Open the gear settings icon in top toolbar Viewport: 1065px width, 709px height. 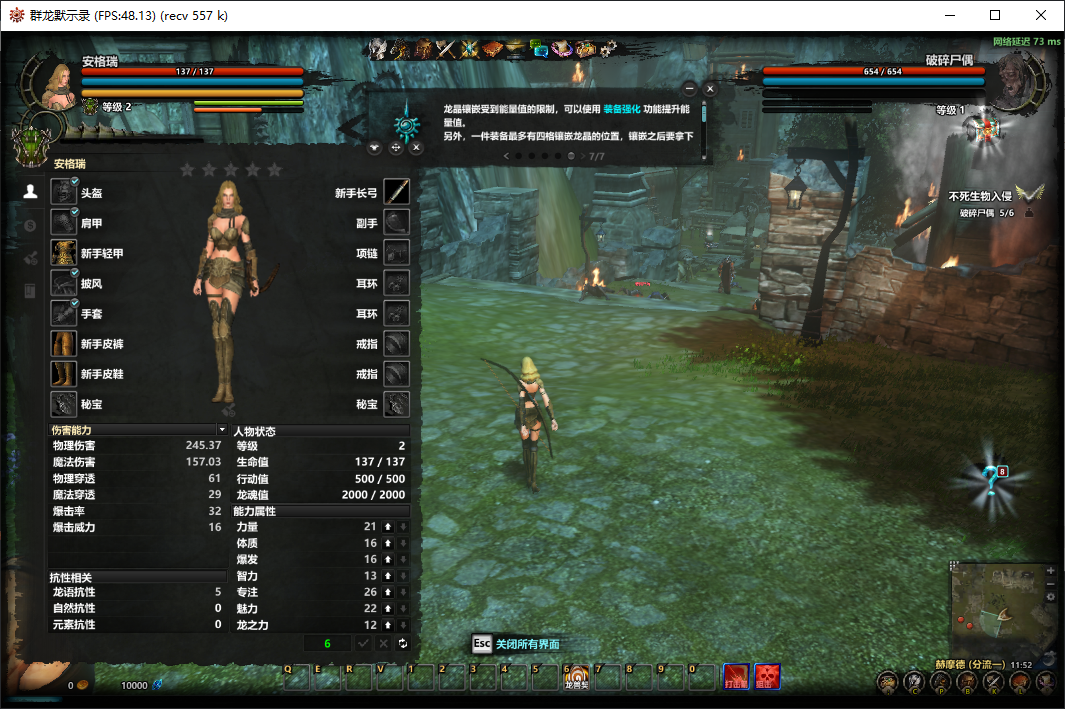tap(608, 47)
